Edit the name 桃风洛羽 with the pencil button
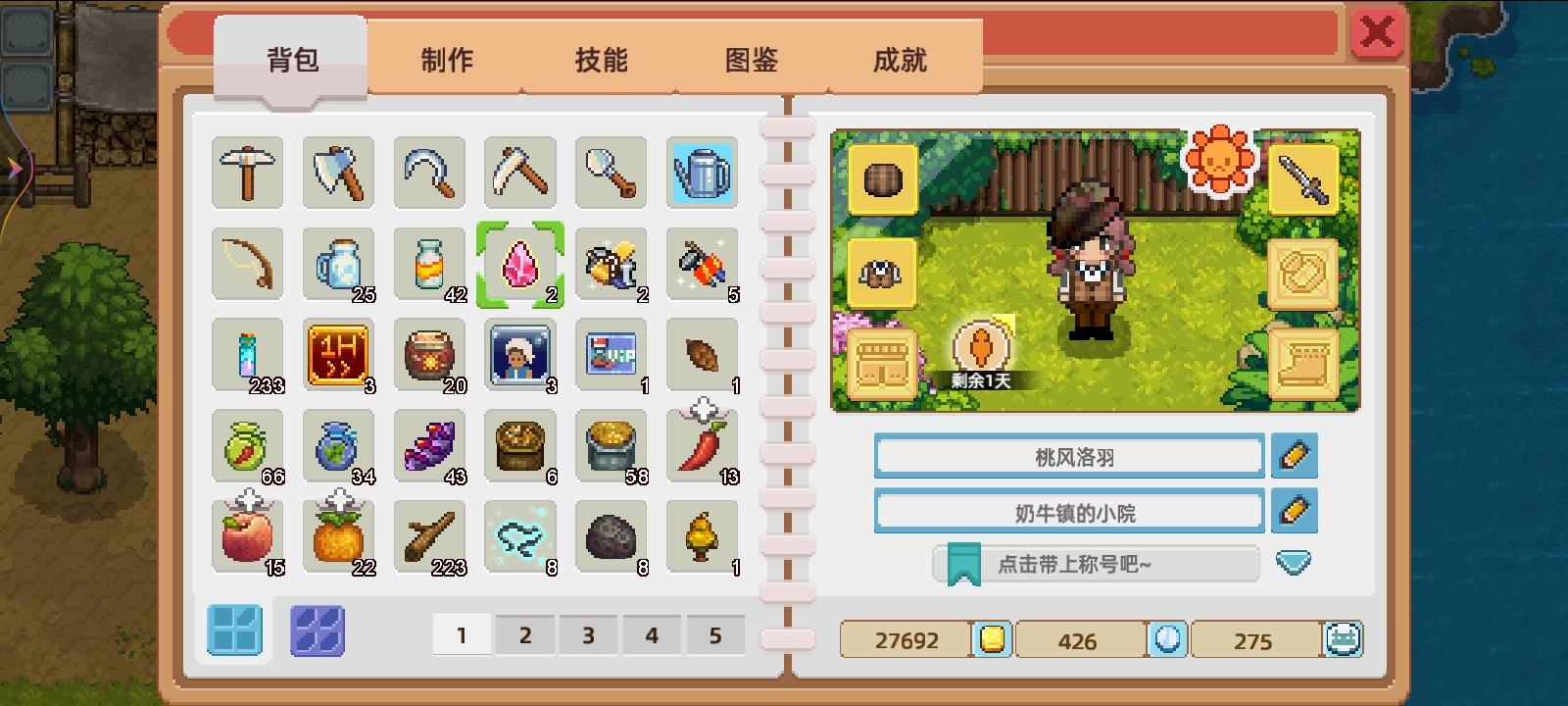1568x706 pixels. (1296, 456)
